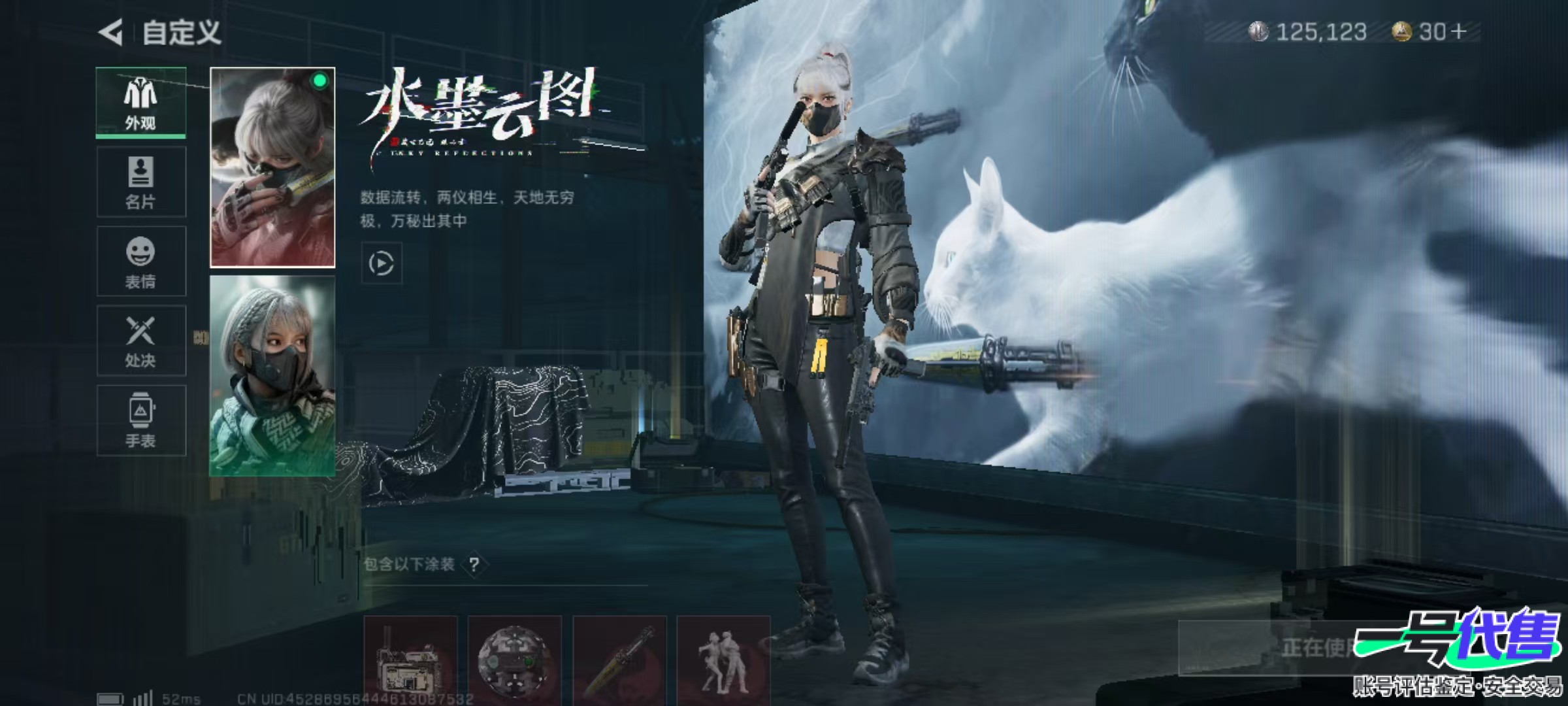1568x706 pixels.
Task: Choose the teal scarf operator skin
Action: tap(272, 375)
